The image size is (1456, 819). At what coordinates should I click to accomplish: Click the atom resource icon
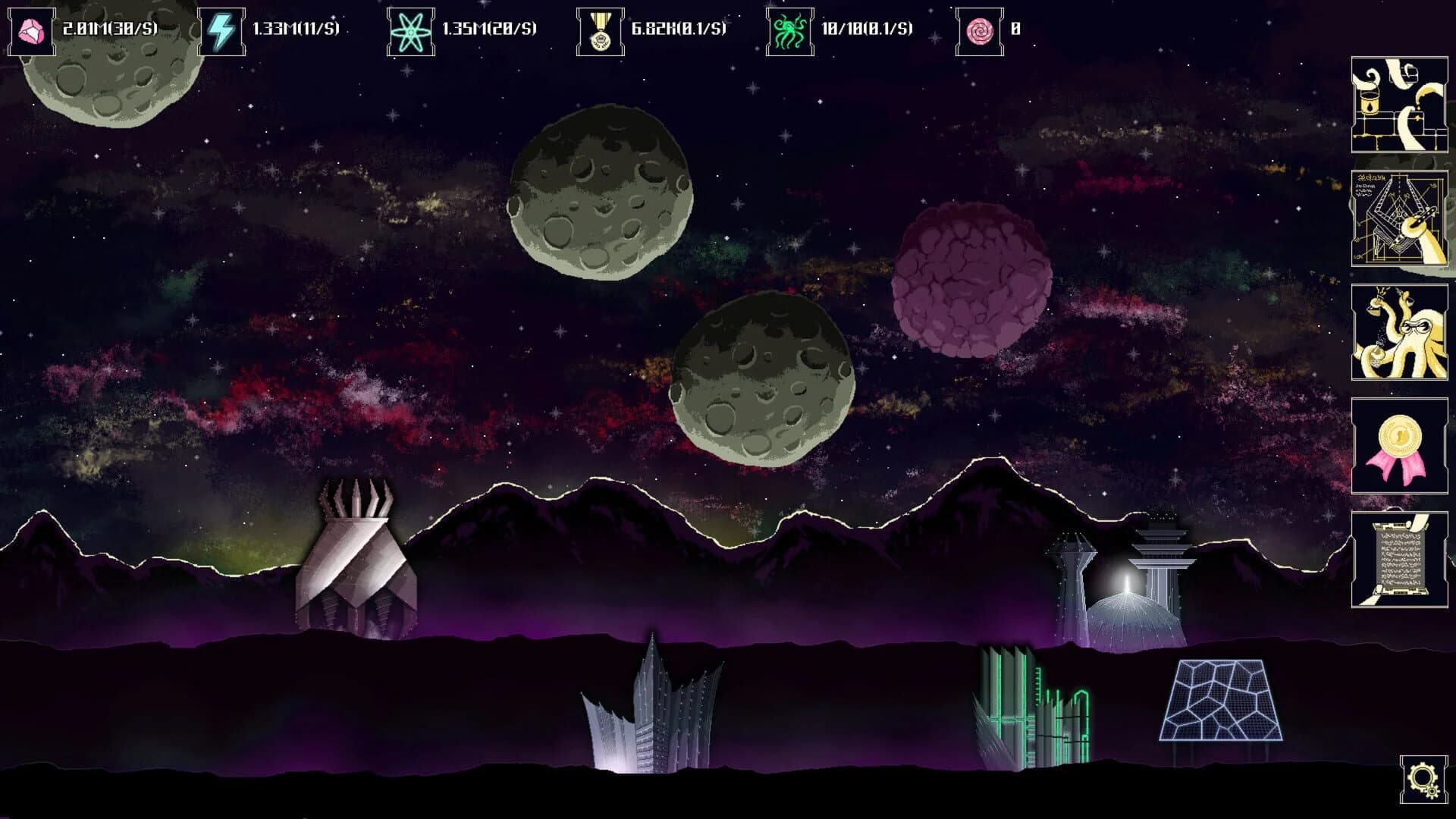pyautogui.click(x=411, y=30)
